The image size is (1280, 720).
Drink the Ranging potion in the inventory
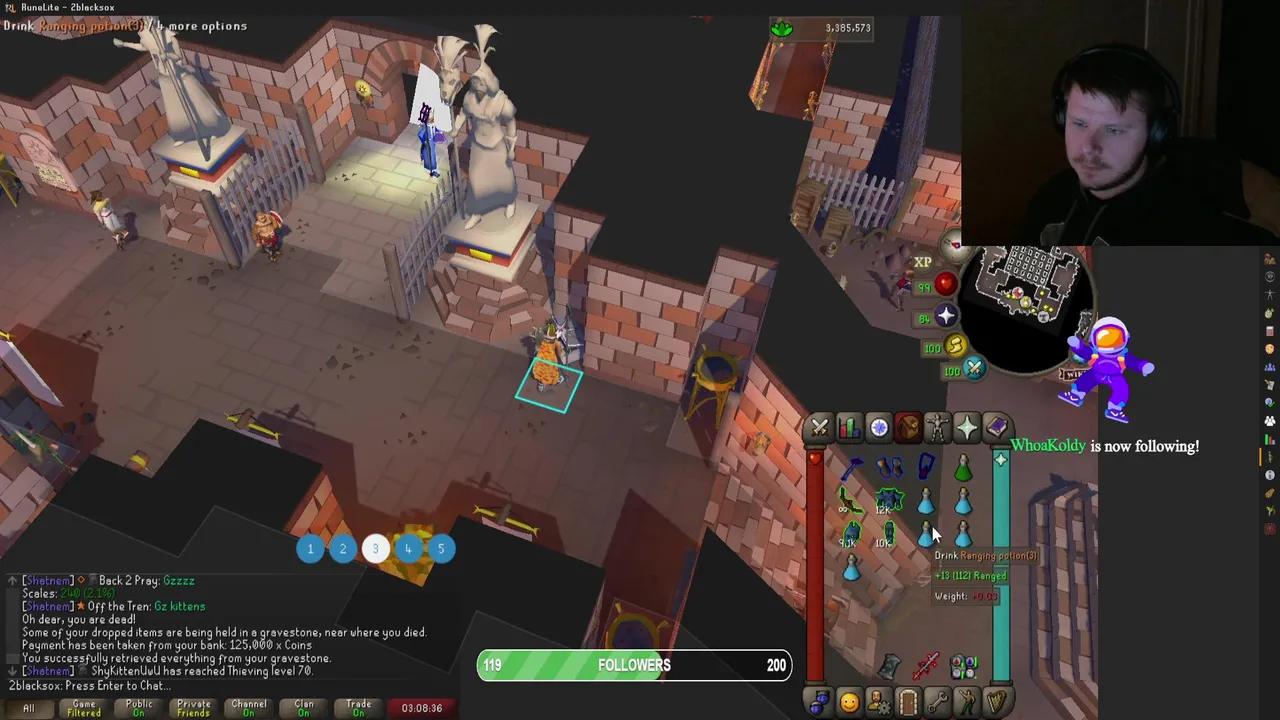tap(925, 533)
